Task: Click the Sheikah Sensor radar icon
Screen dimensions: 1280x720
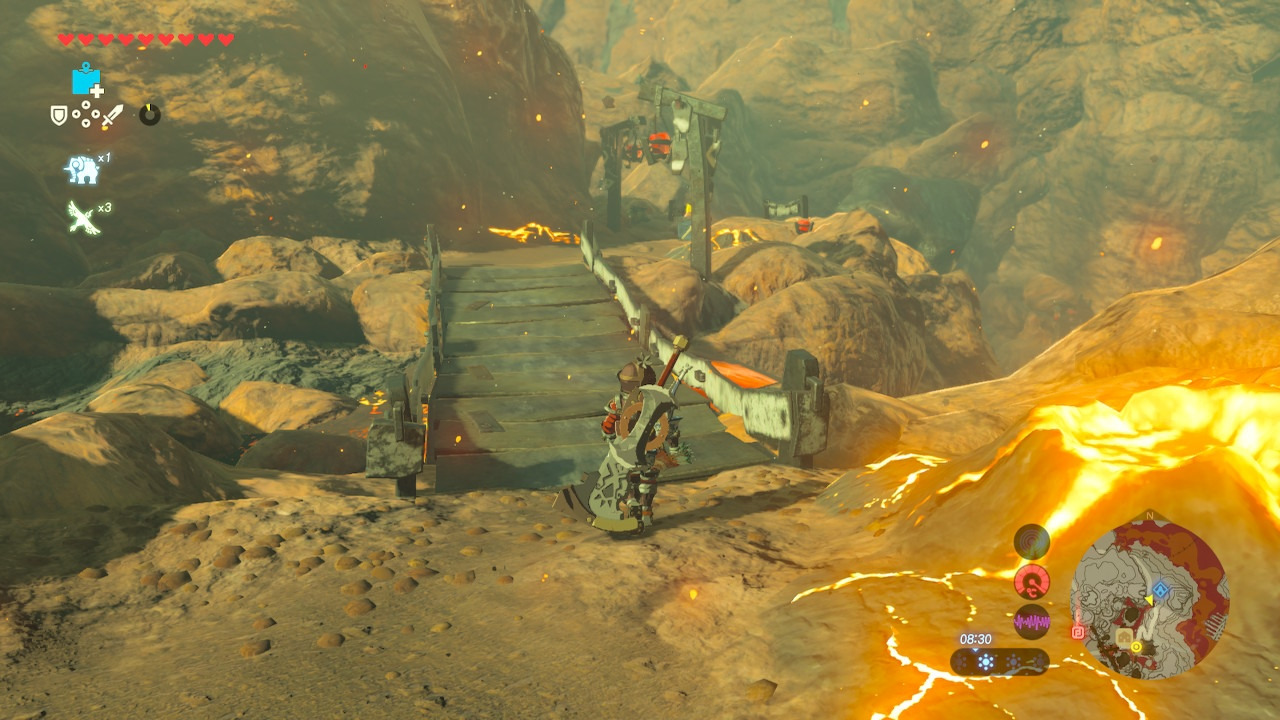Action: (x=1032, y=542)
